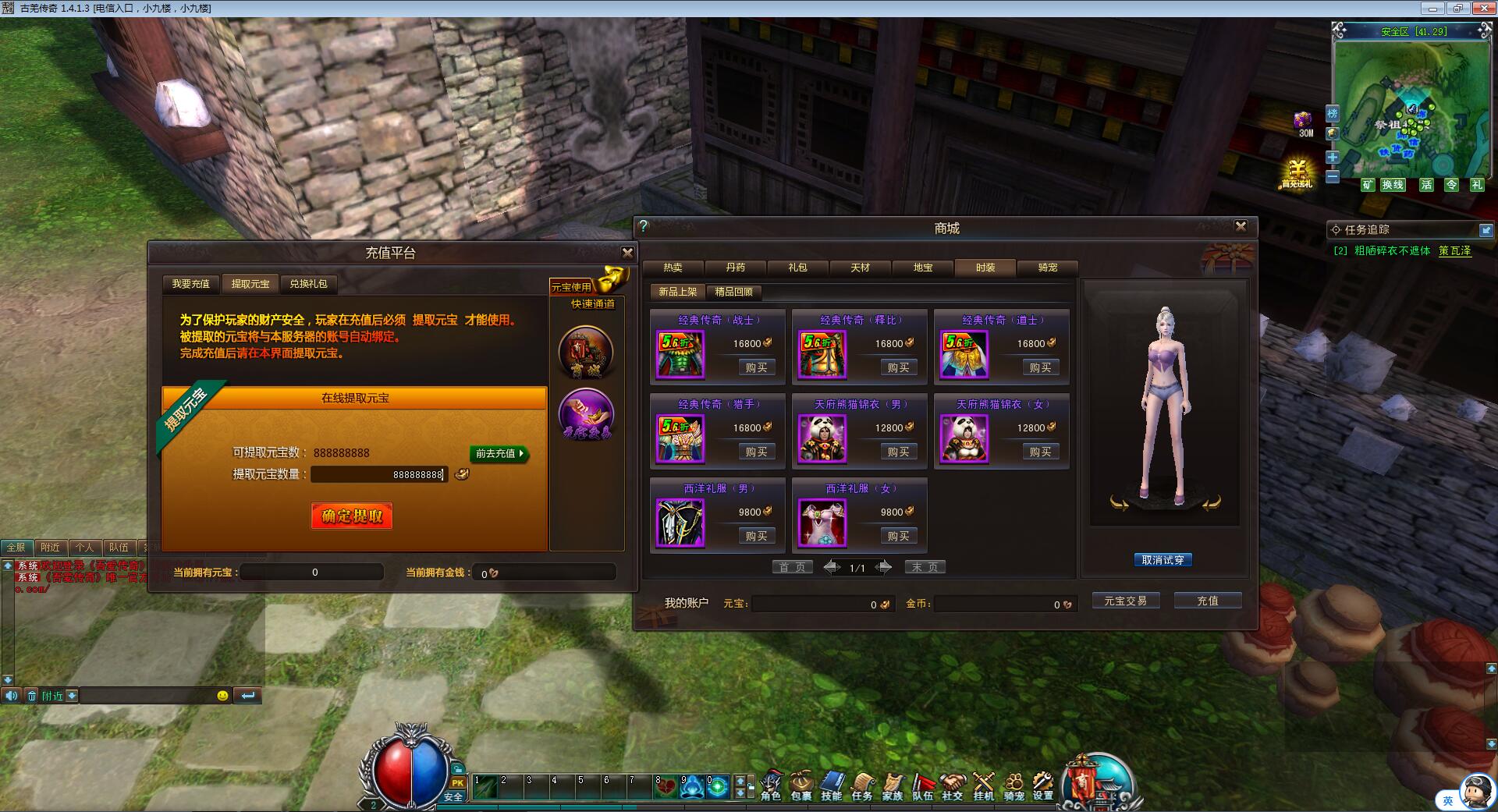
Task: Buy the 经典传奇（战士）outfit
Action: point(756,367)
